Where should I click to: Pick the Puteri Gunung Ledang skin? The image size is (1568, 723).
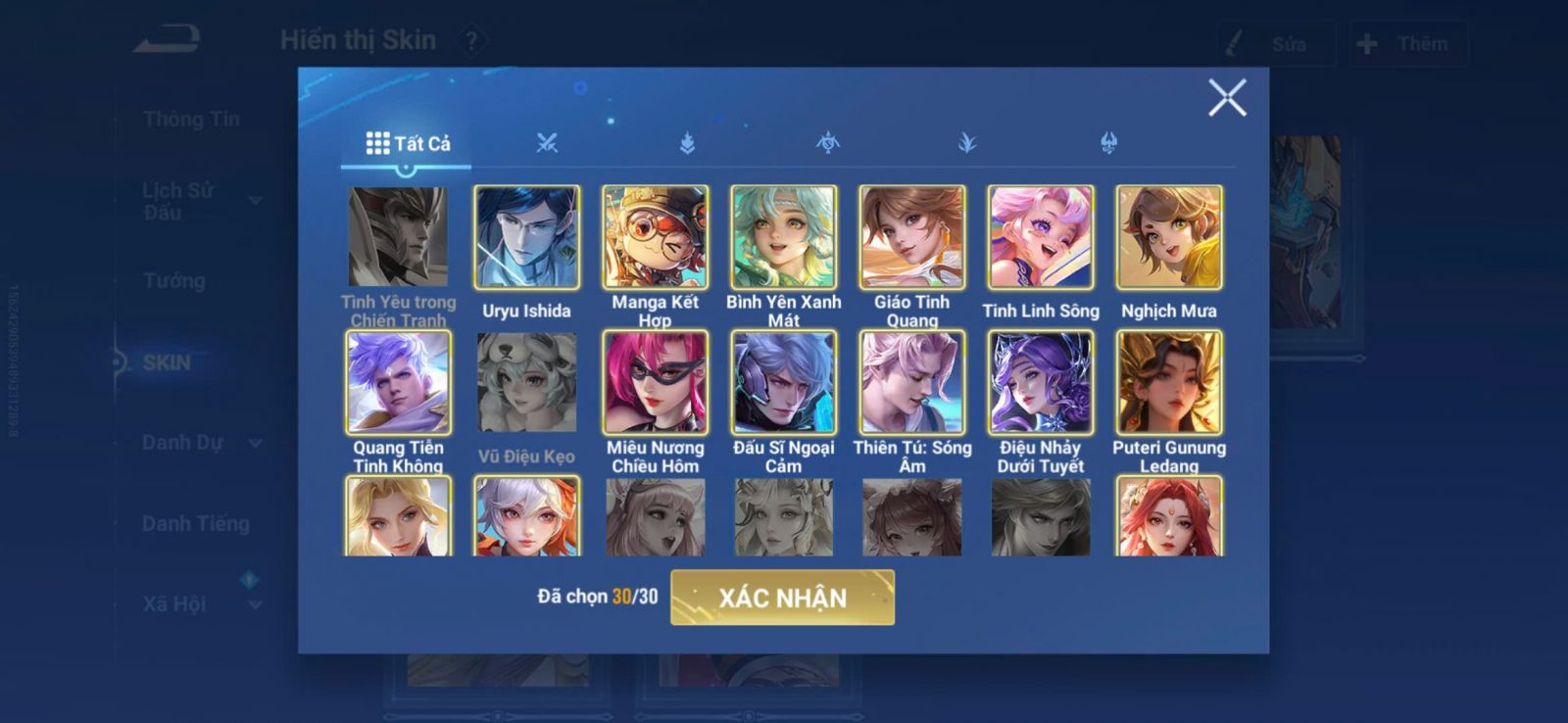1168,383
